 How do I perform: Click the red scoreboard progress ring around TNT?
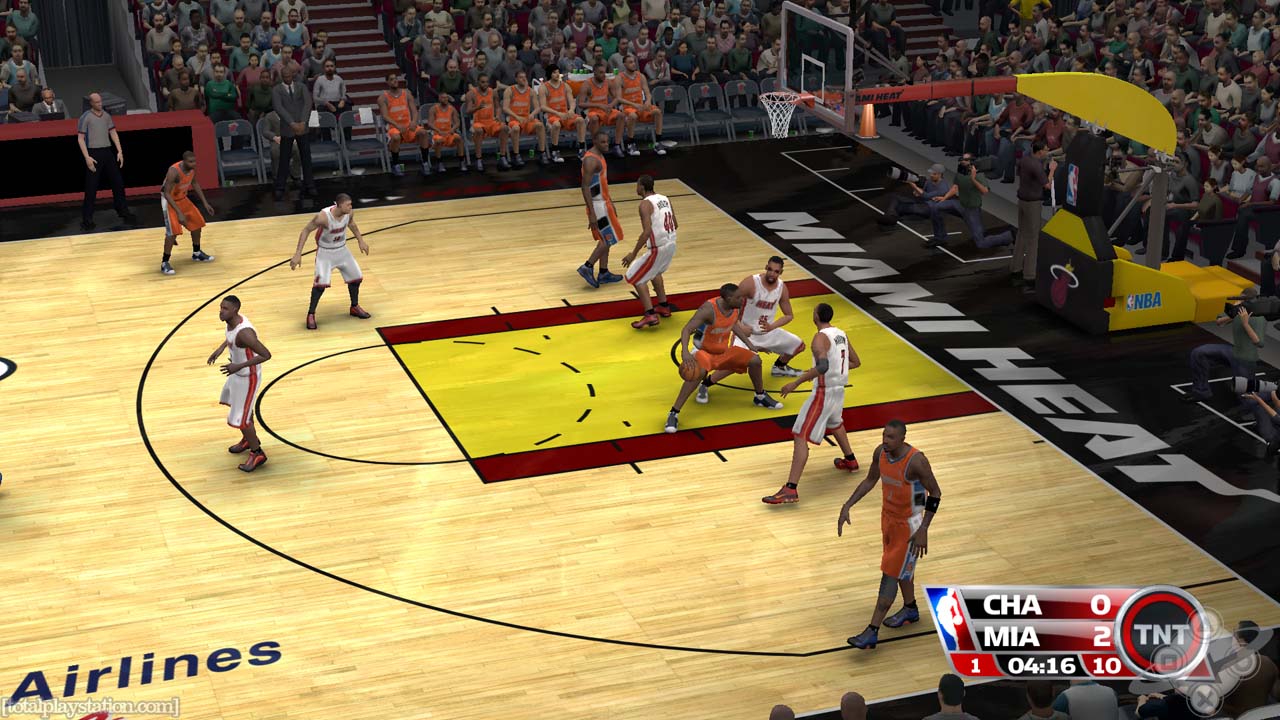pos(1161,600)
